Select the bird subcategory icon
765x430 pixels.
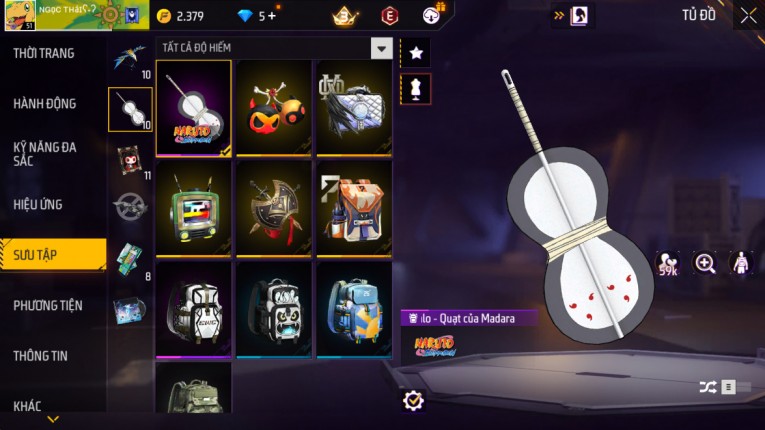tap(130, 58)
